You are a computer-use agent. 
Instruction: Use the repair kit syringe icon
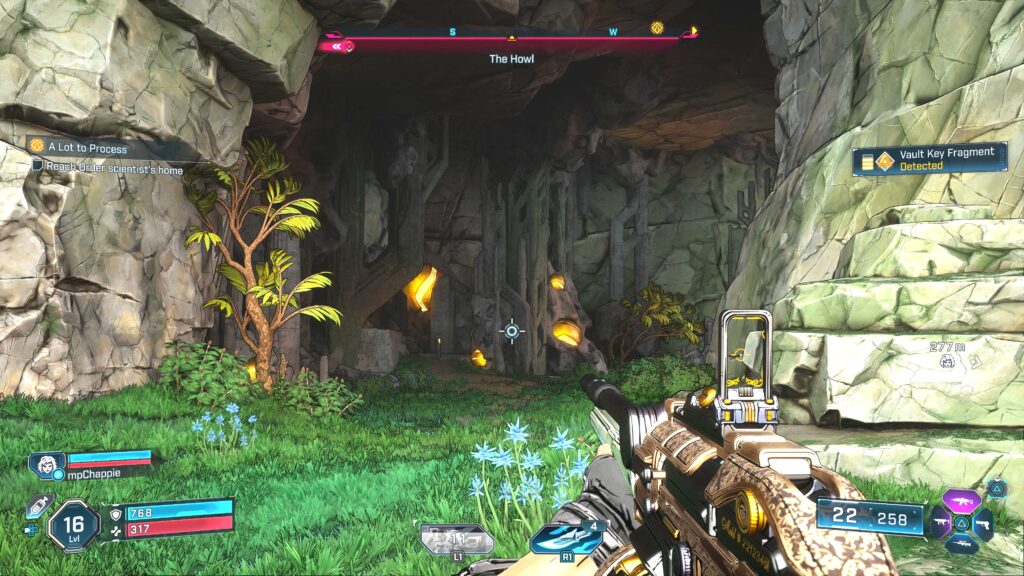click(37, 507)
